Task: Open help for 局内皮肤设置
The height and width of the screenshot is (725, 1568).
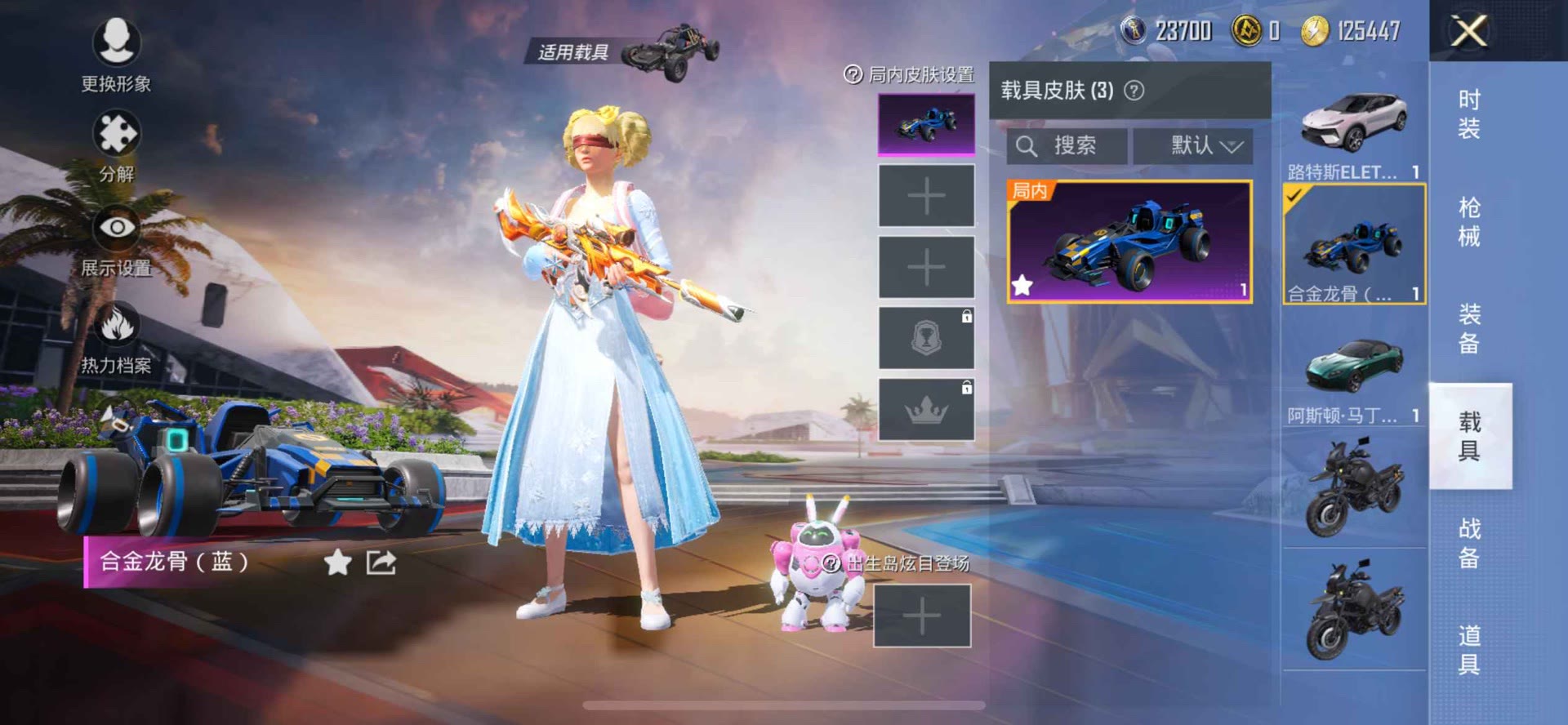Action: (x=853, y=75)
